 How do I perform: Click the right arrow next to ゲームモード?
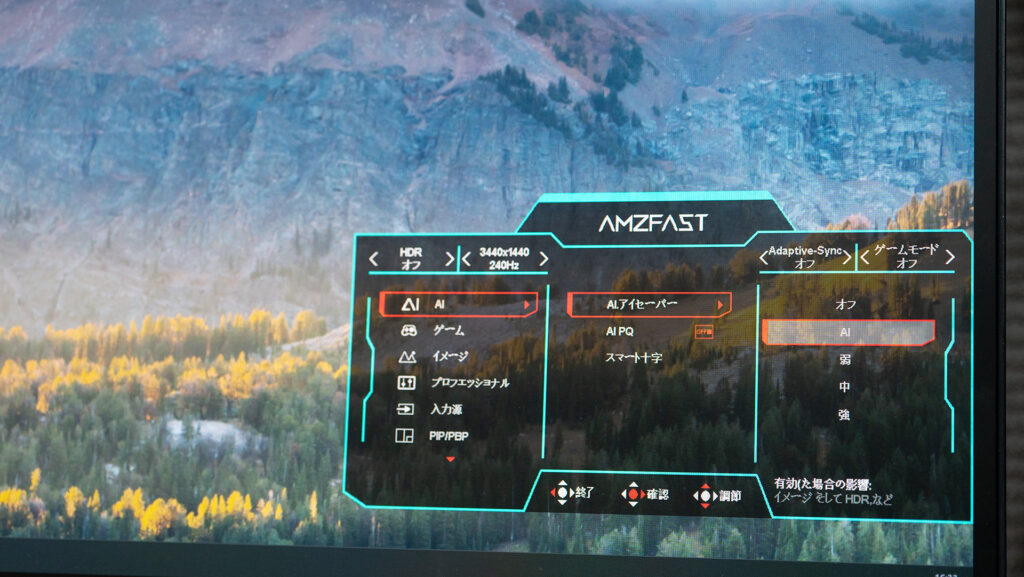(949, 257)
